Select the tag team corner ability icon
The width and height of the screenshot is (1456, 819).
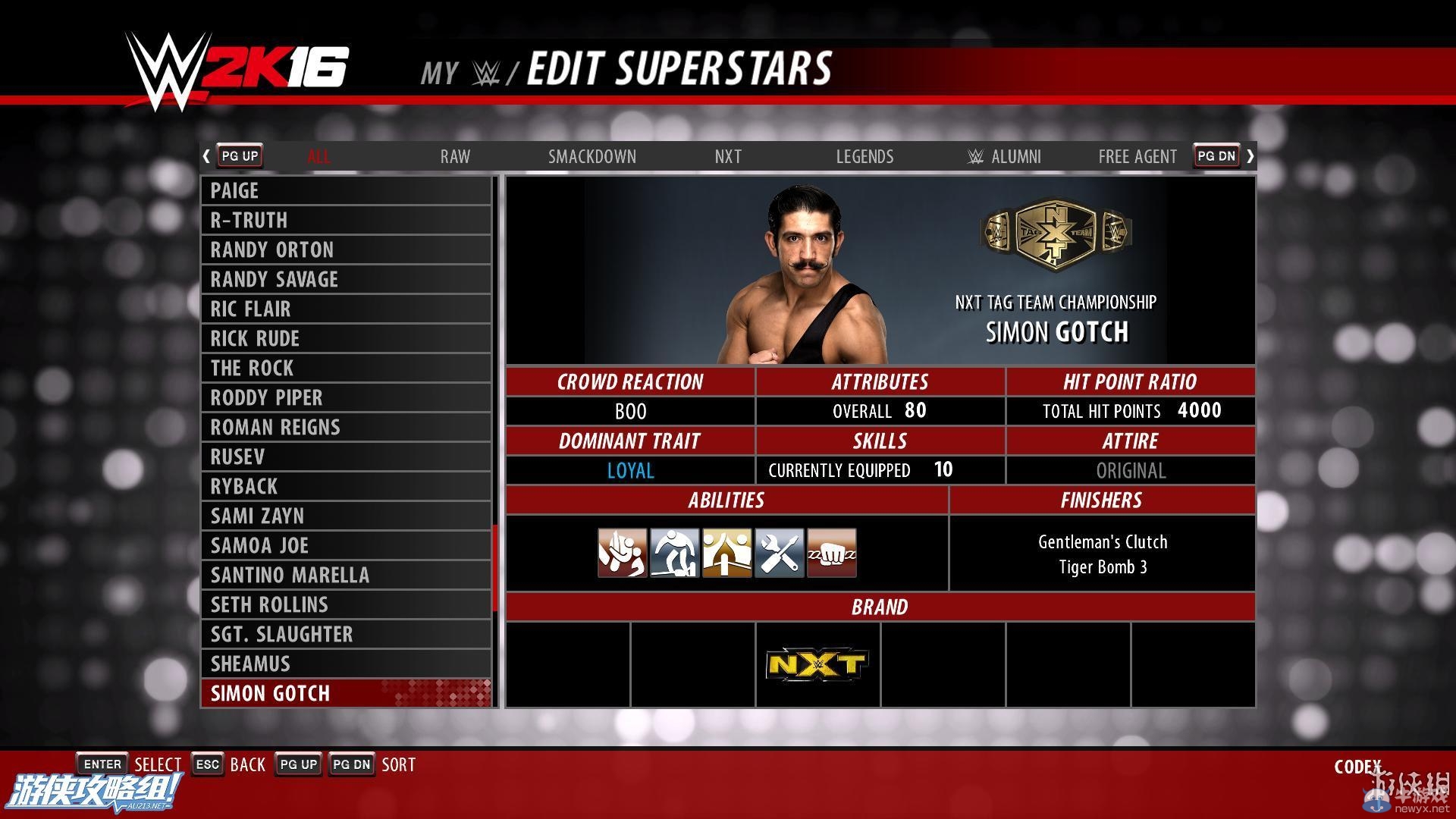click(x=726, y=552)
